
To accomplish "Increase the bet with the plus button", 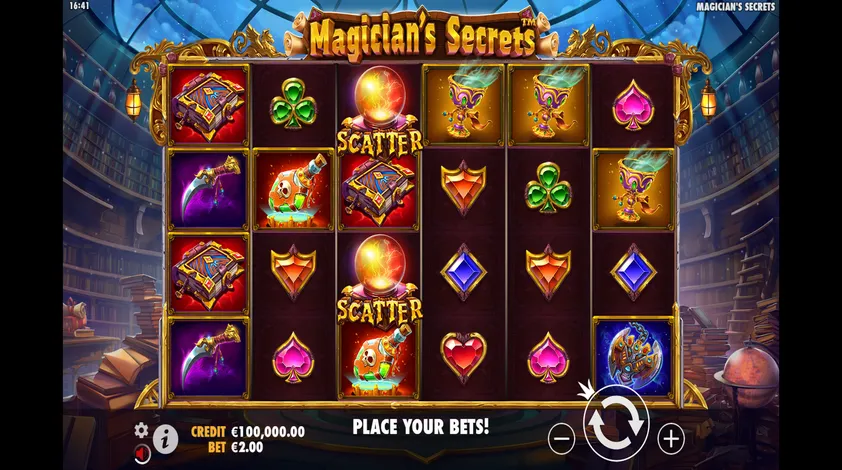I will coord(671,437).
